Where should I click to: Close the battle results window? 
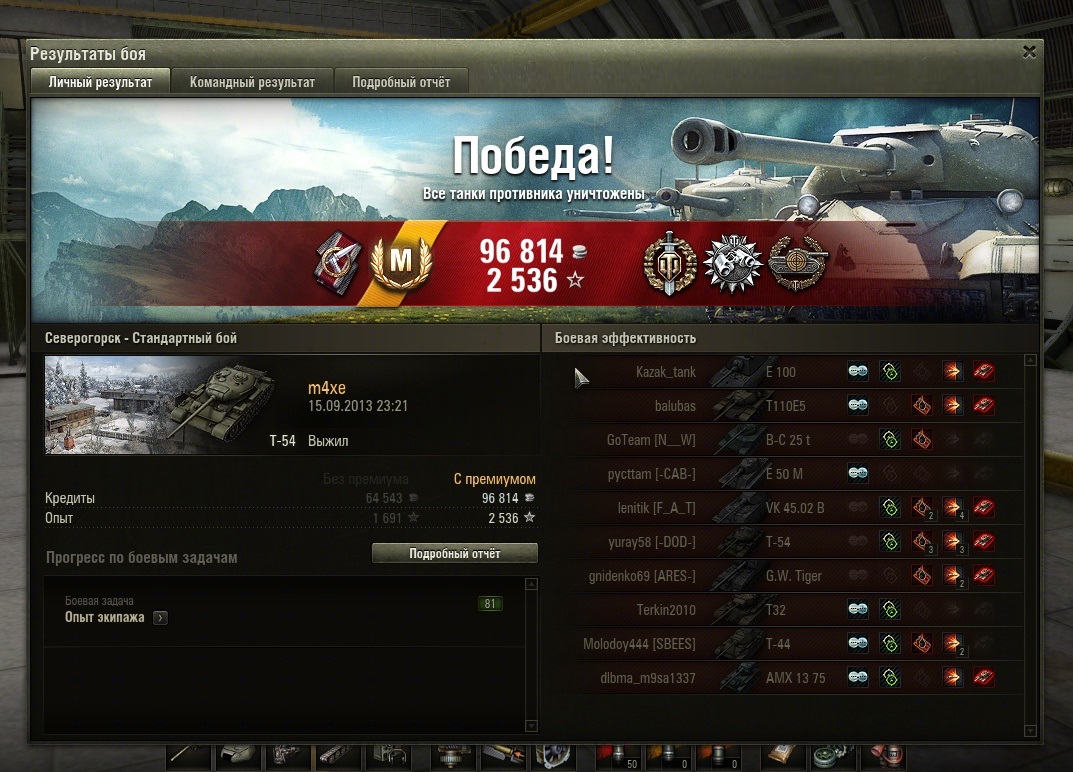(x=1029, y=52)
